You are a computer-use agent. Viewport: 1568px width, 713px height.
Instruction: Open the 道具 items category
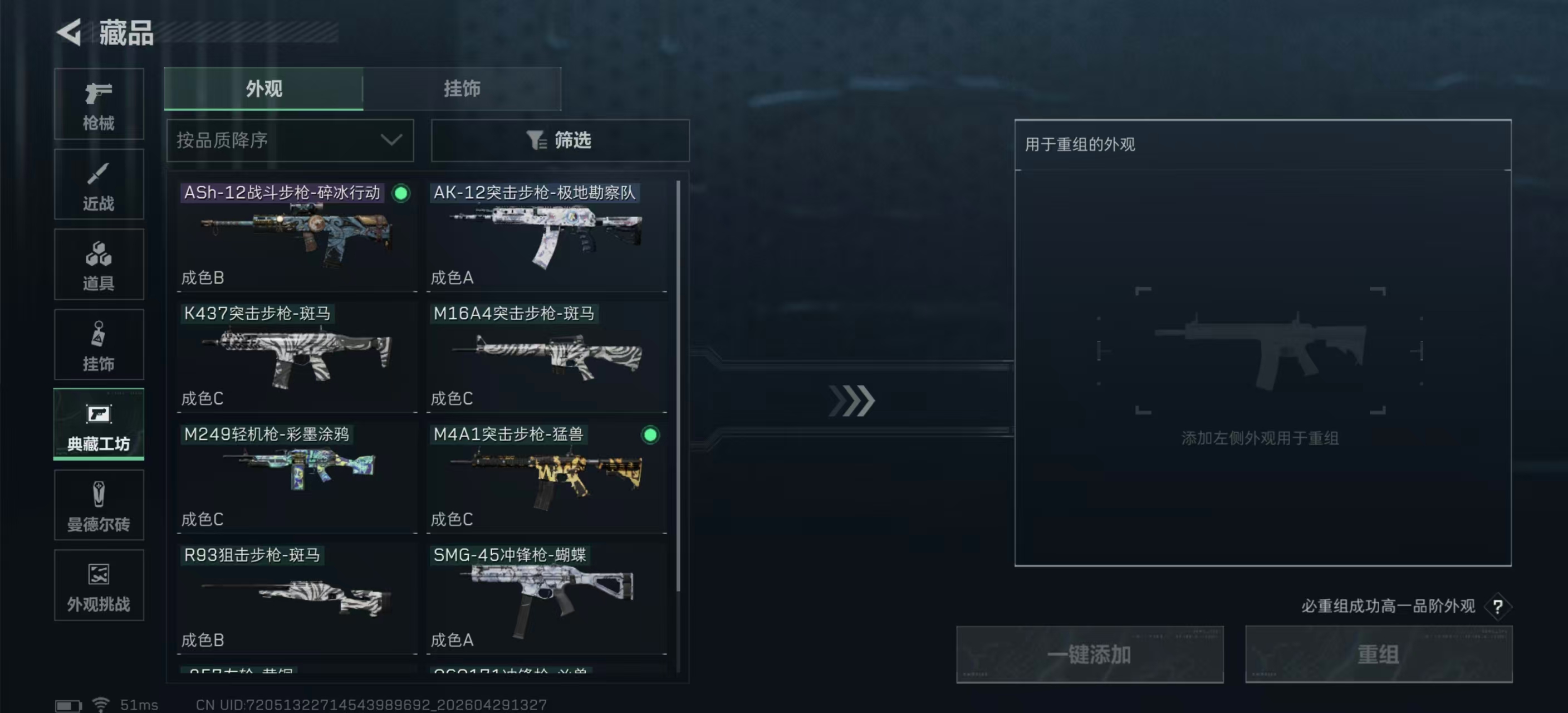coord(99,265)
